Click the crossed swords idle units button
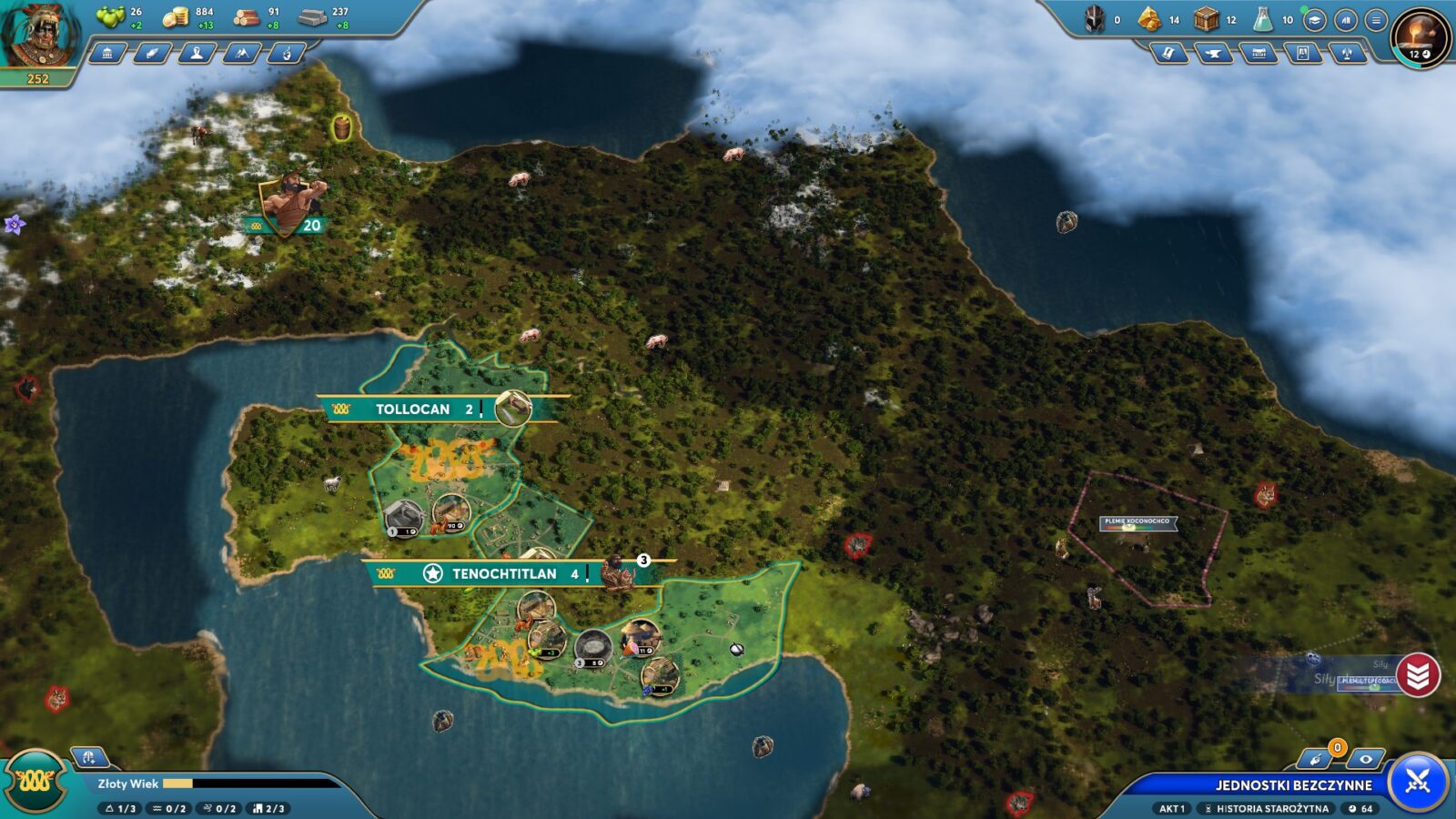Viewport: 1456px width, 819px height. click(1418, 781)
